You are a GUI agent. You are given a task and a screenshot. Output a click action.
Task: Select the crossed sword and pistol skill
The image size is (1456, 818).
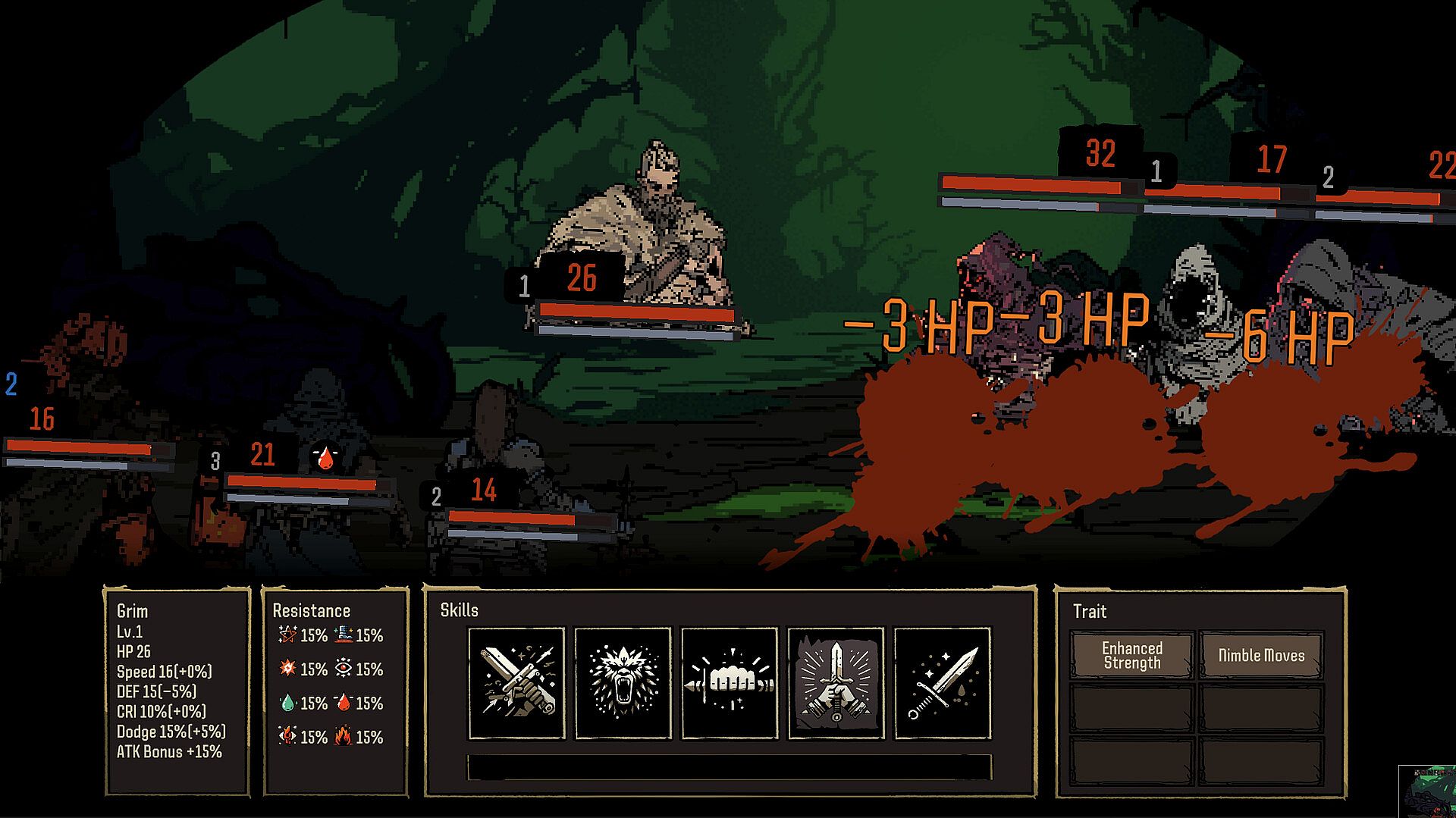[x=516, y=682]
